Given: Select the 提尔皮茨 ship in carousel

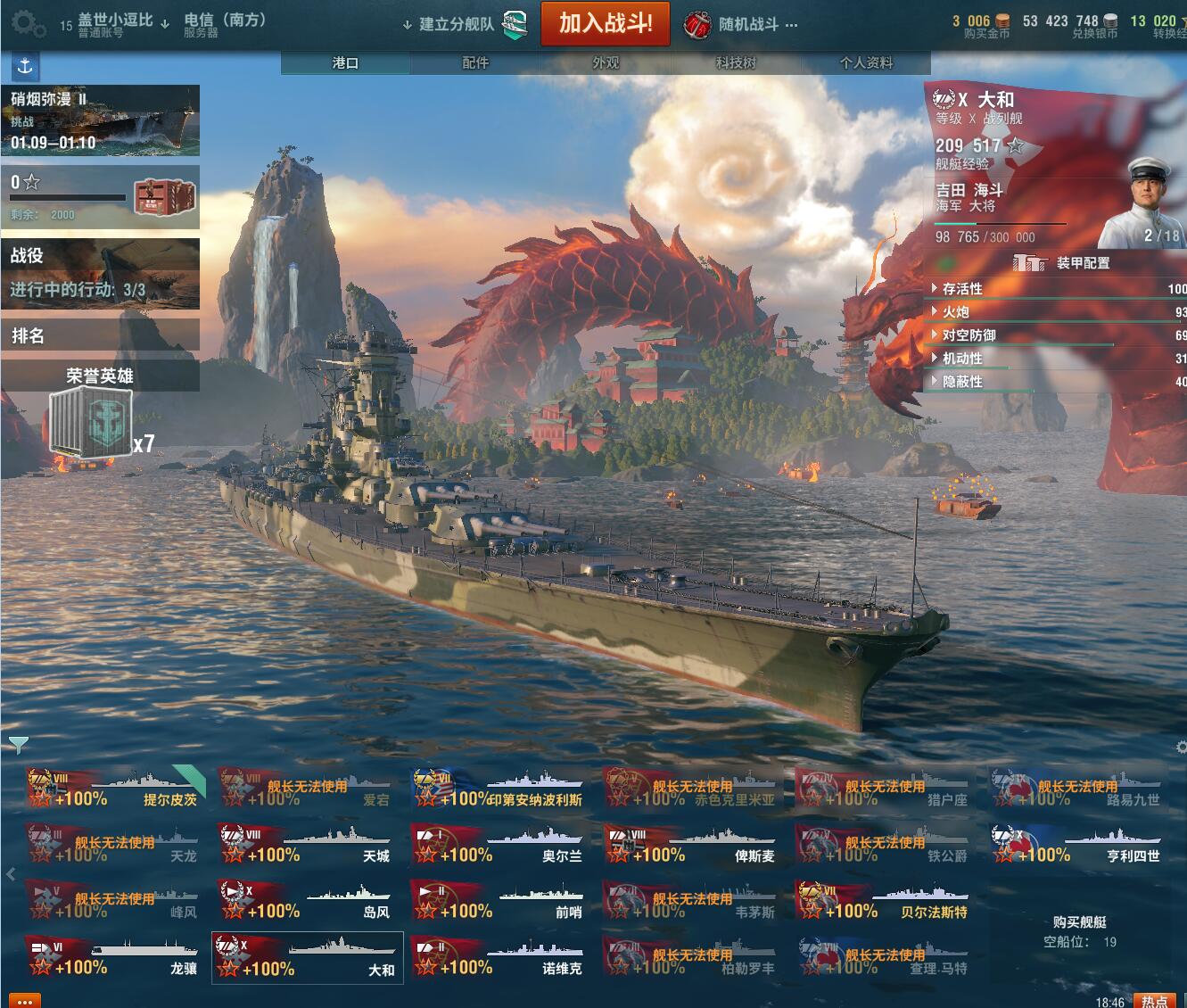Looking at the screenshot, I should [116, 789].
